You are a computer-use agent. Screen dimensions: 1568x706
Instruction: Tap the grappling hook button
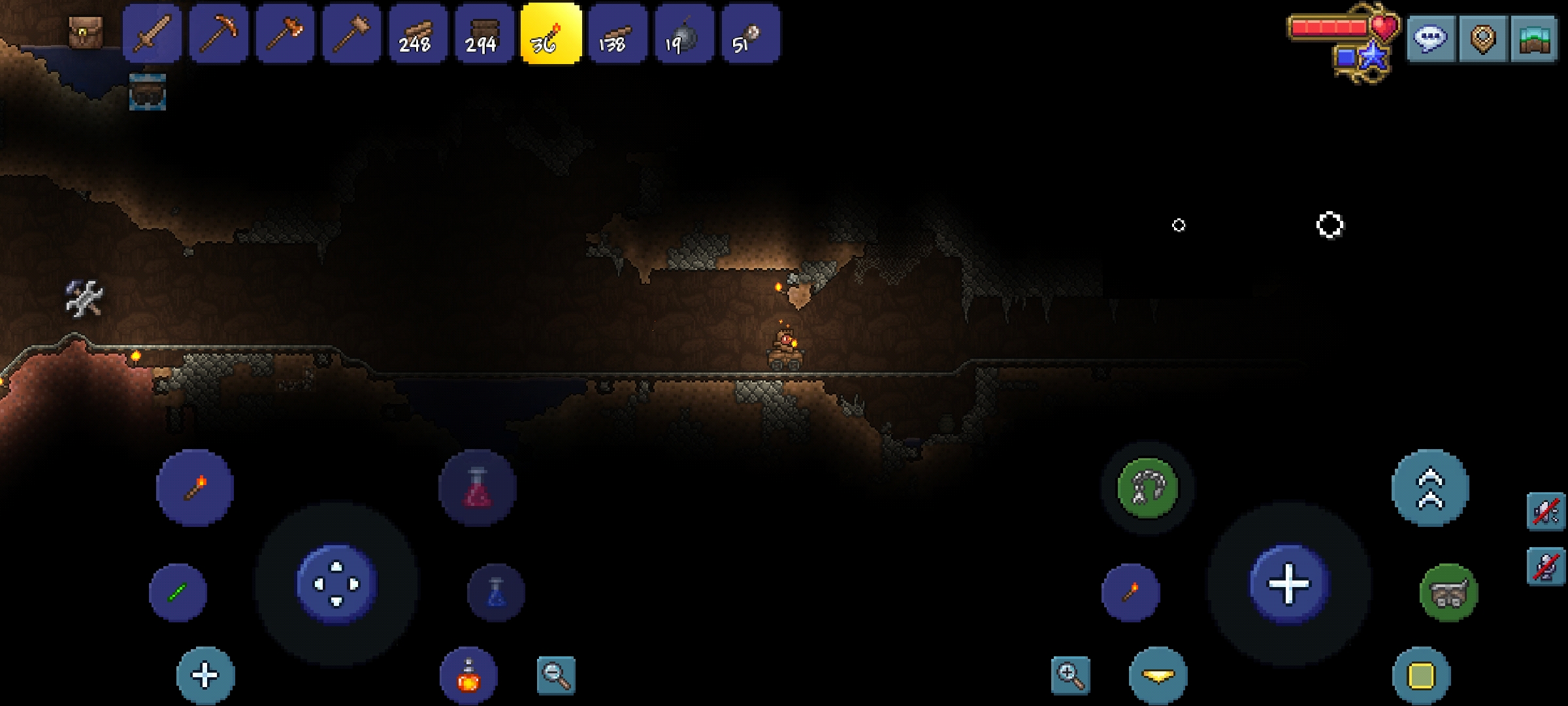click(x=1147, y=488)
